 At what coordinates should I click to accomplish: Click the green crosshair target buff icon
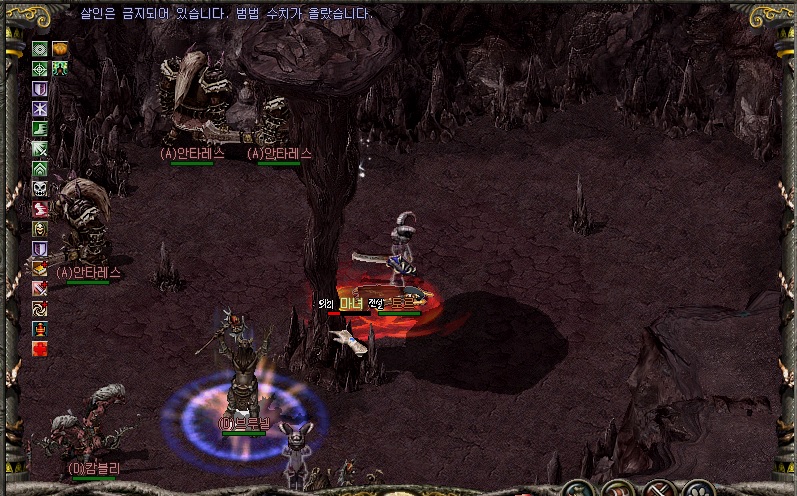coord(40,68)
